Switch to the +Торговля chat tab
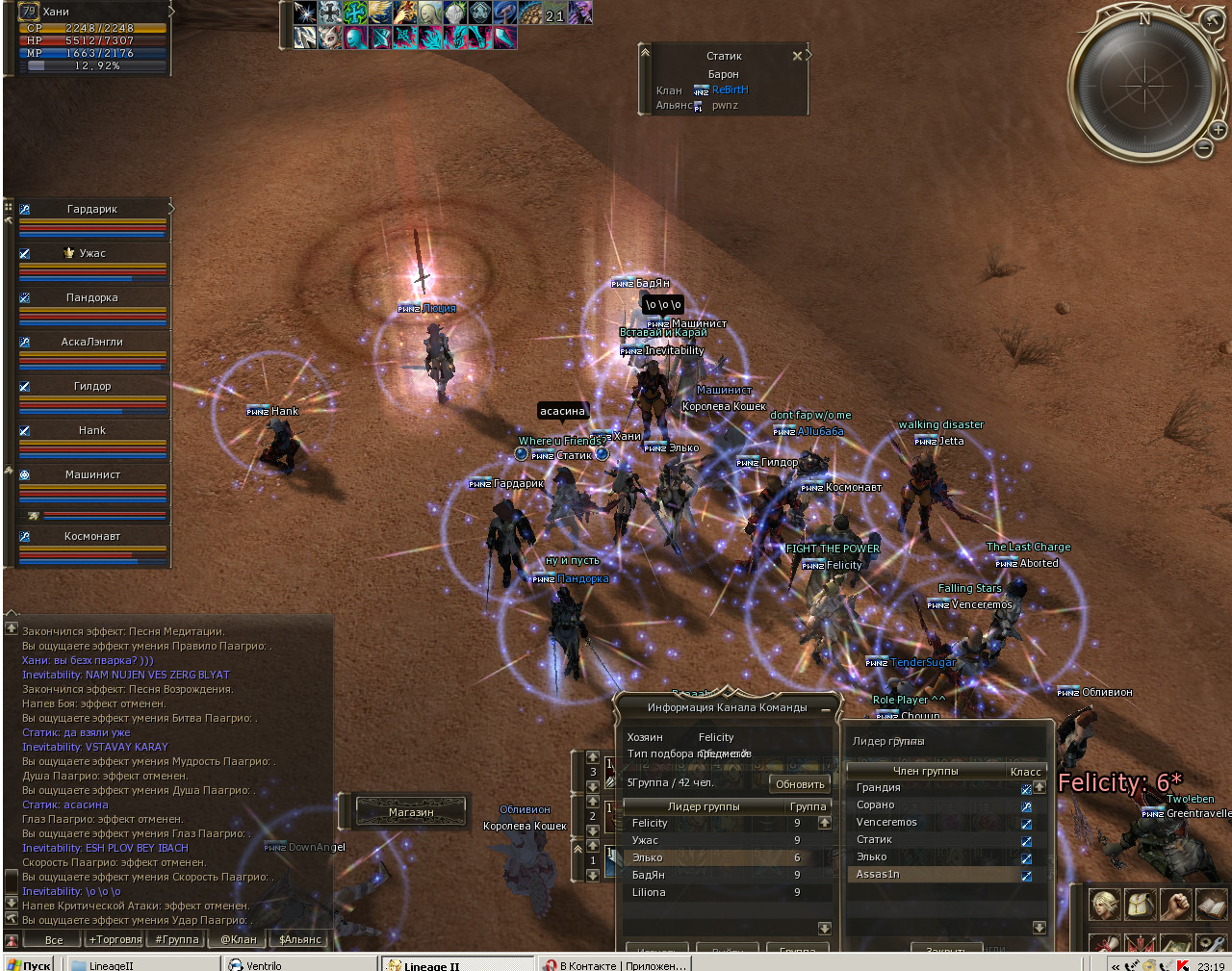This screenshot has width=1232, height=971. click(x=115, y=939)
